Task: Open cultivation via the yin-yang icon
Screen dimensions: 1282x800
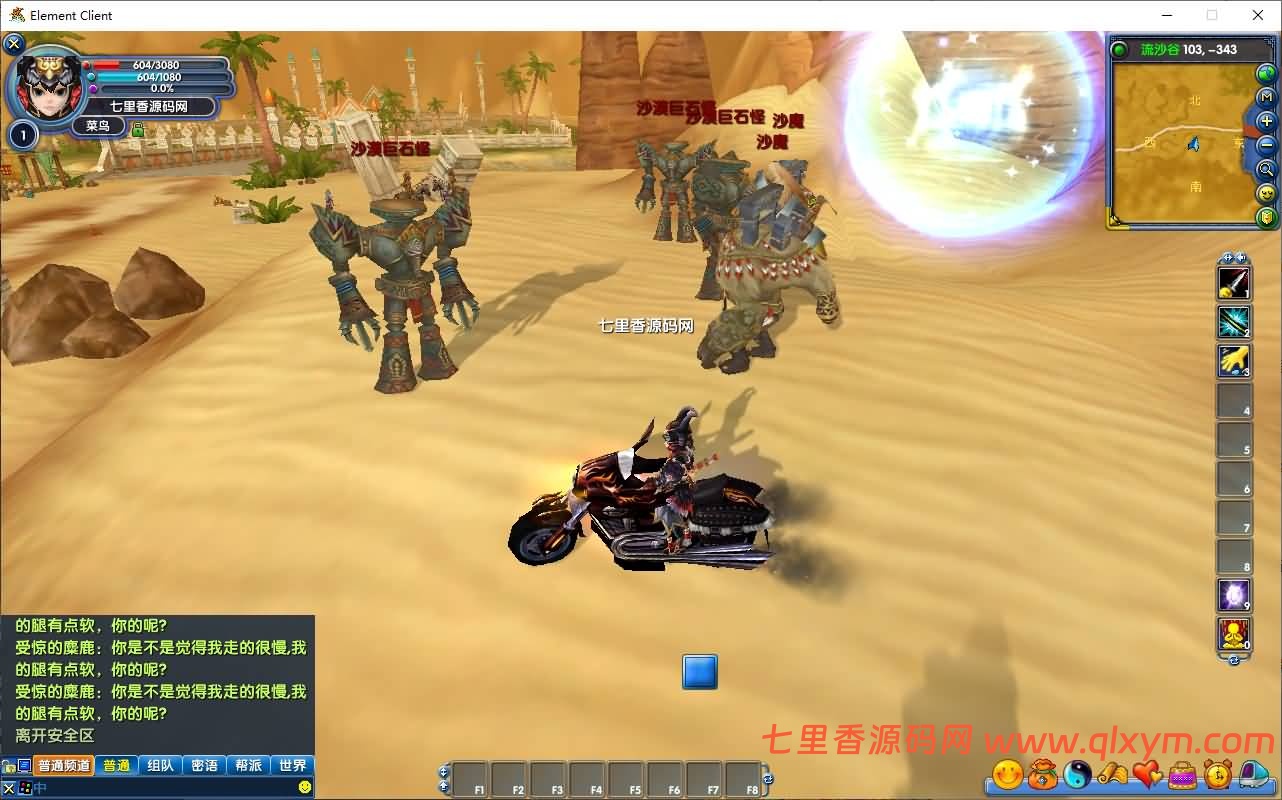Action: point(1079,773)
